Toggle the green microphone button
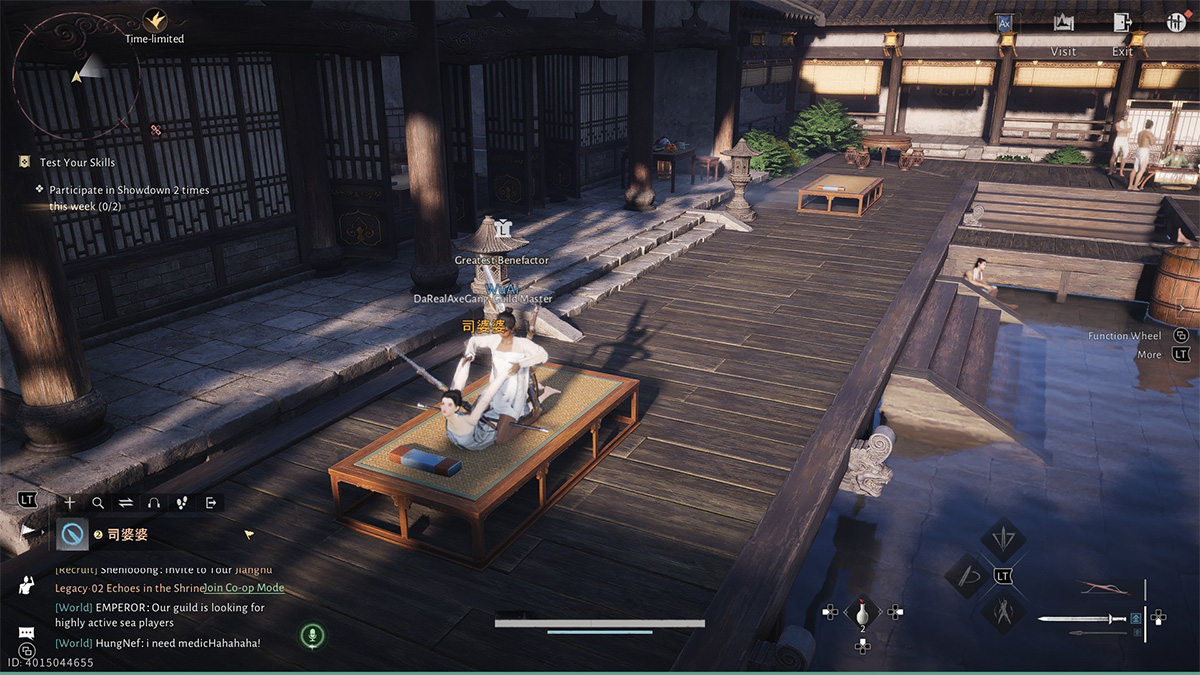Viewport: 1200px width, 675px height. (312, 635)
